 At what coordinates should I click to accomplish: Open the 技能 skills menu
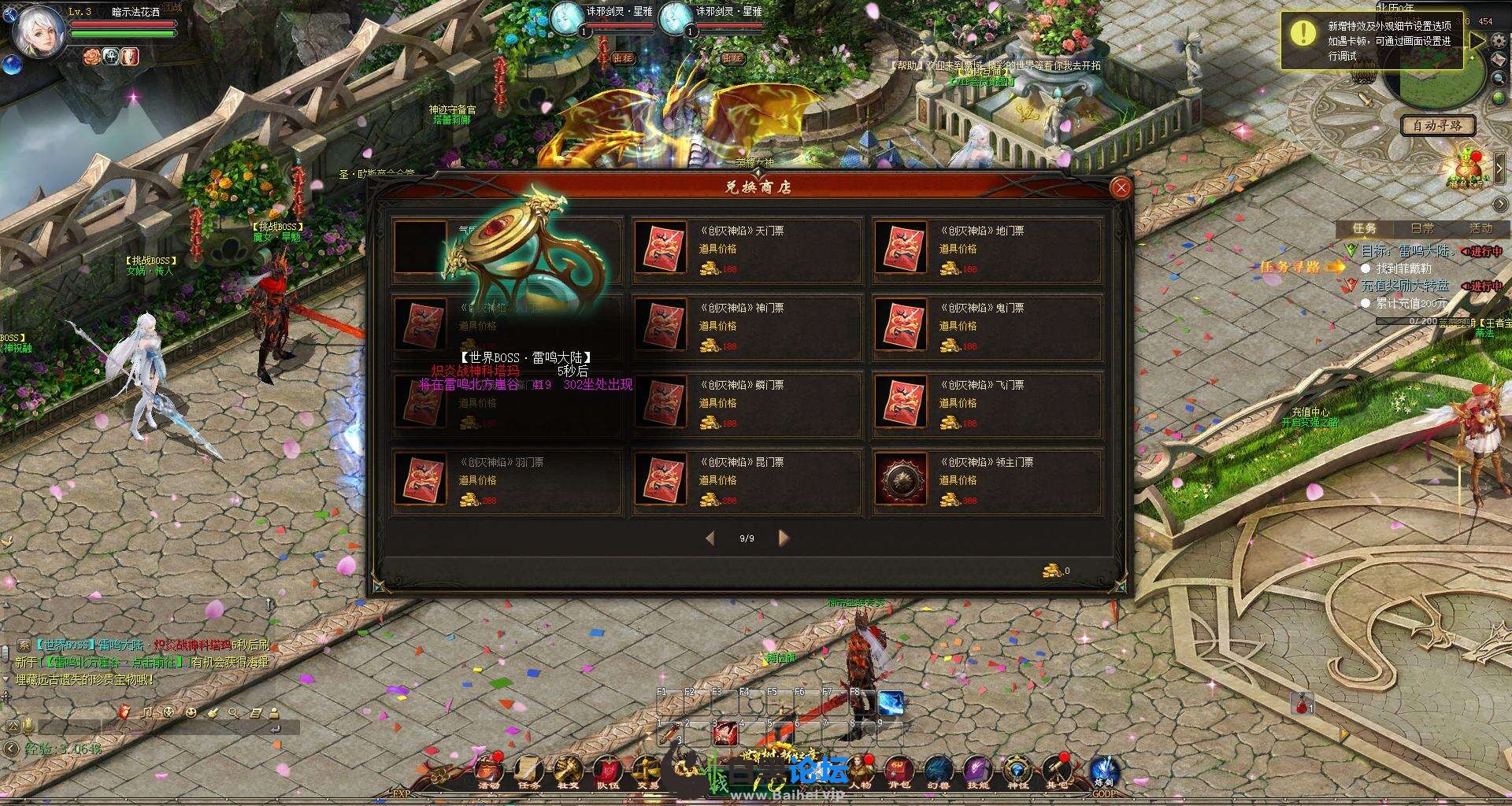tap(977, 771)
